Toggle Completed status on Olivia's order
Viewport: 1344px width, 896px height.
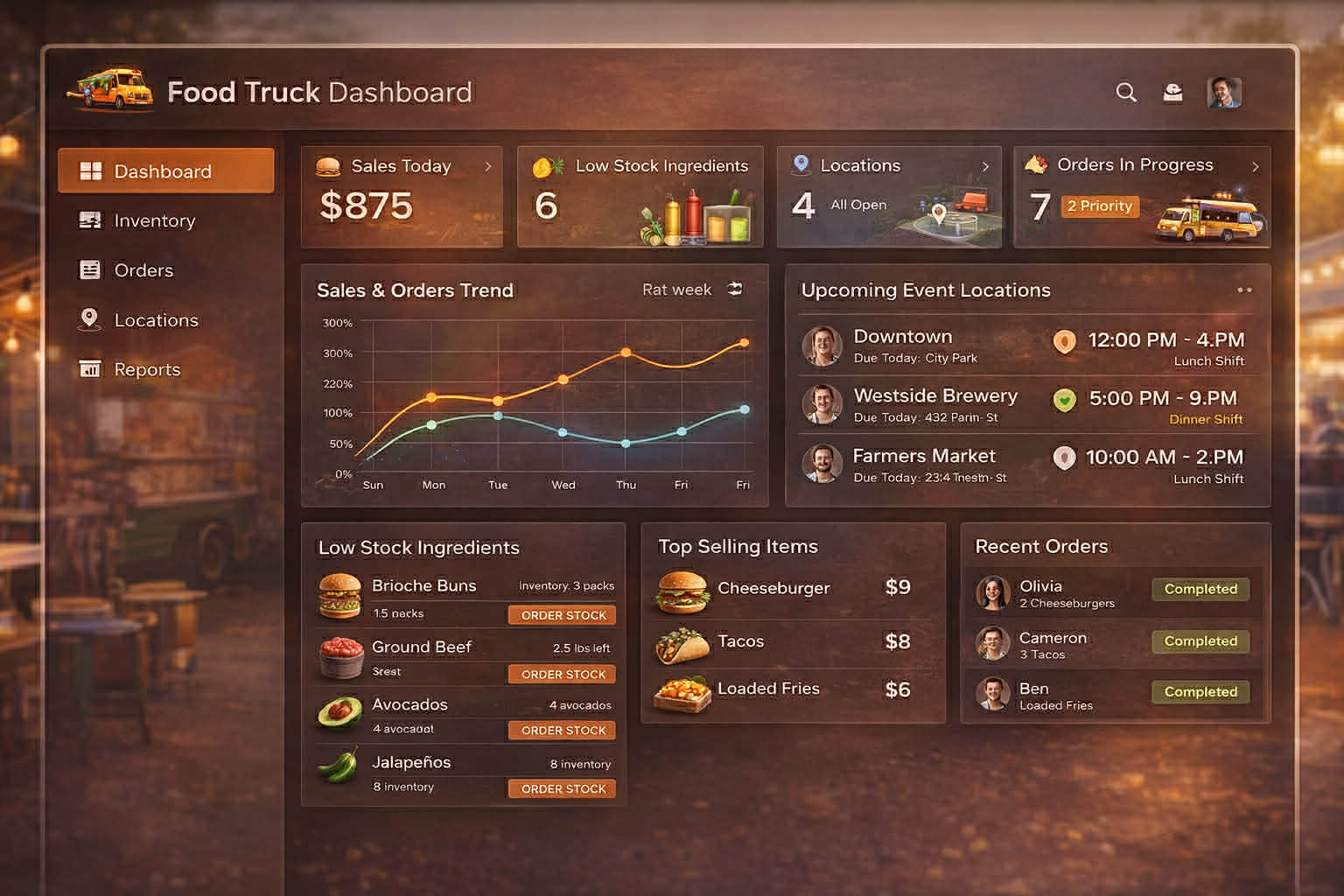point(1200,589)
